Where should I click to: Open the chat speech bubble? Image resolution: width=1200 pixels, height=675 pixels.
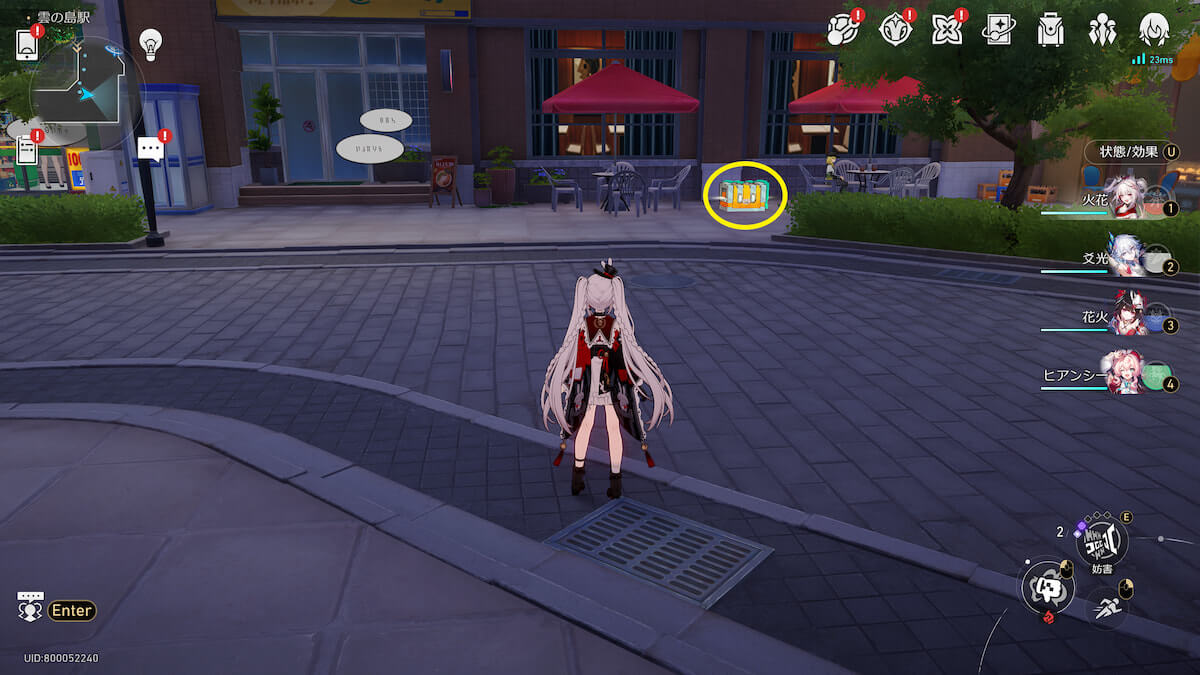(151, 150)
